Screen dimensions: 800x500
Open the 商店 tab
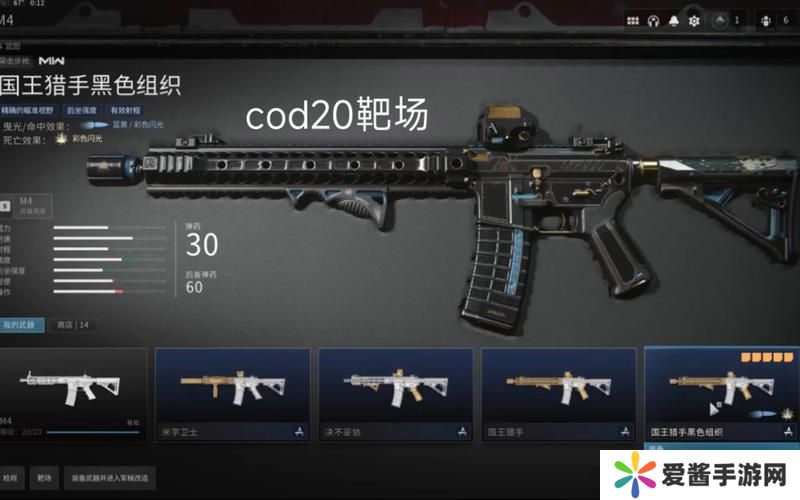click(72, 325)
